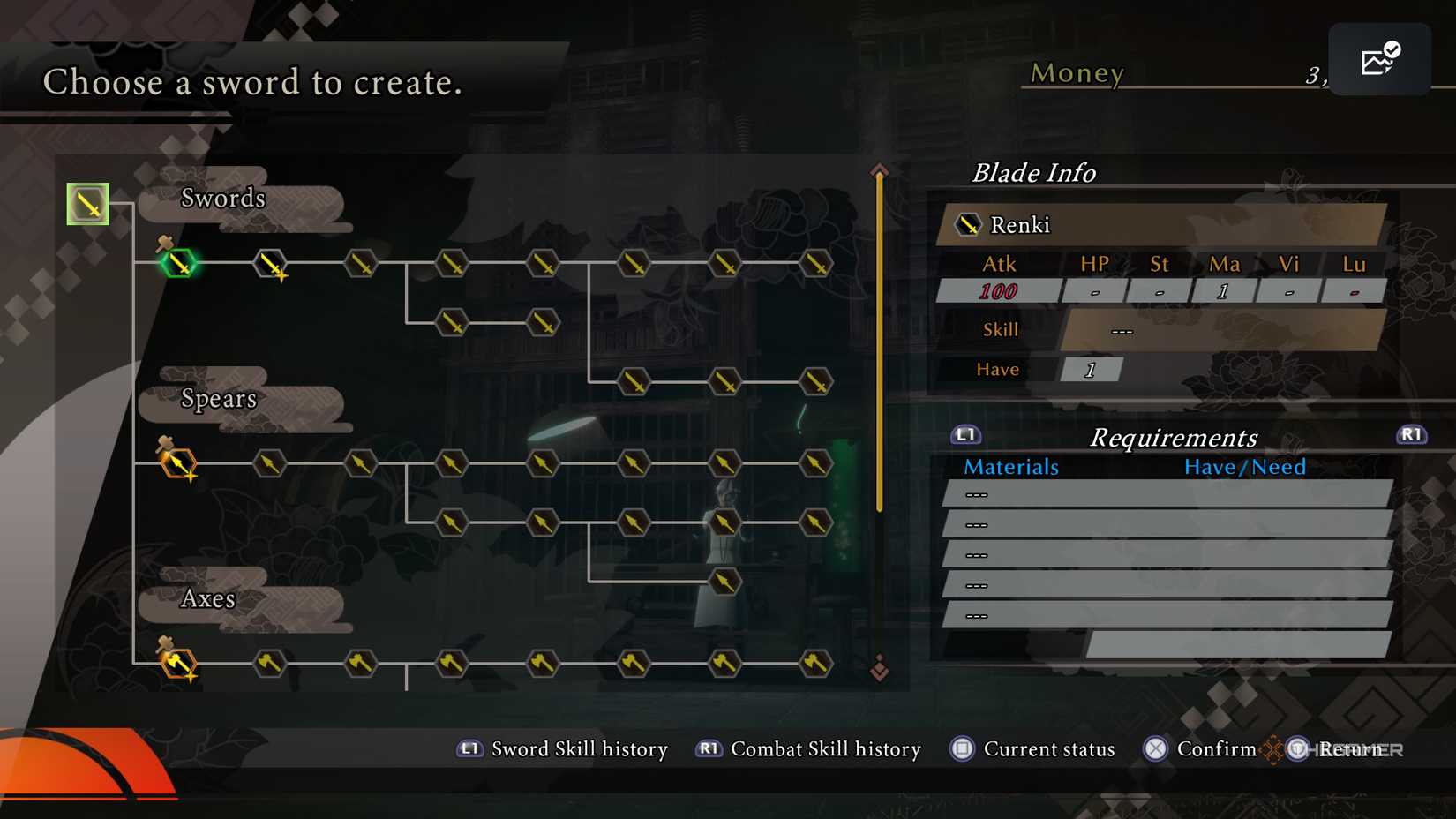This screenshot has height=819, width=1456.
Task: Switch Requirements page using the L1 tab
Action: (964, 434)
